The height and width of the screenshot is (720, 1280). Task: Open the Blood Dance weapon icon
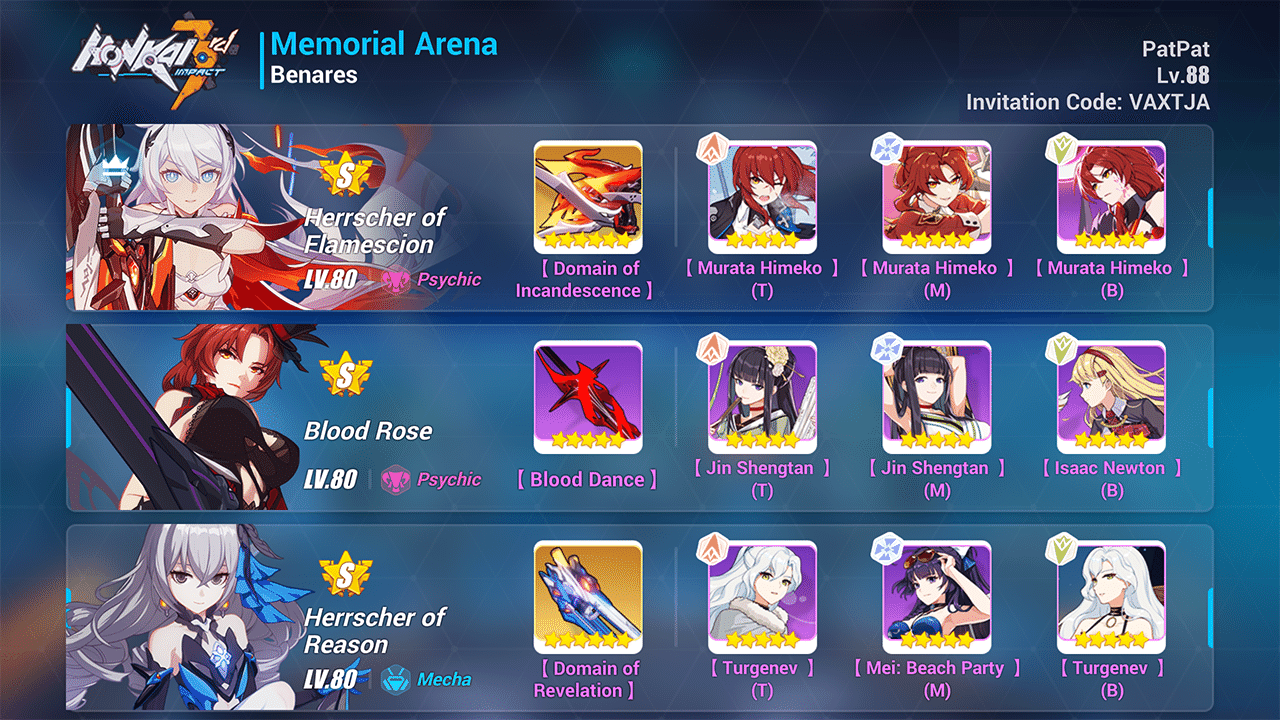[588, 396]
